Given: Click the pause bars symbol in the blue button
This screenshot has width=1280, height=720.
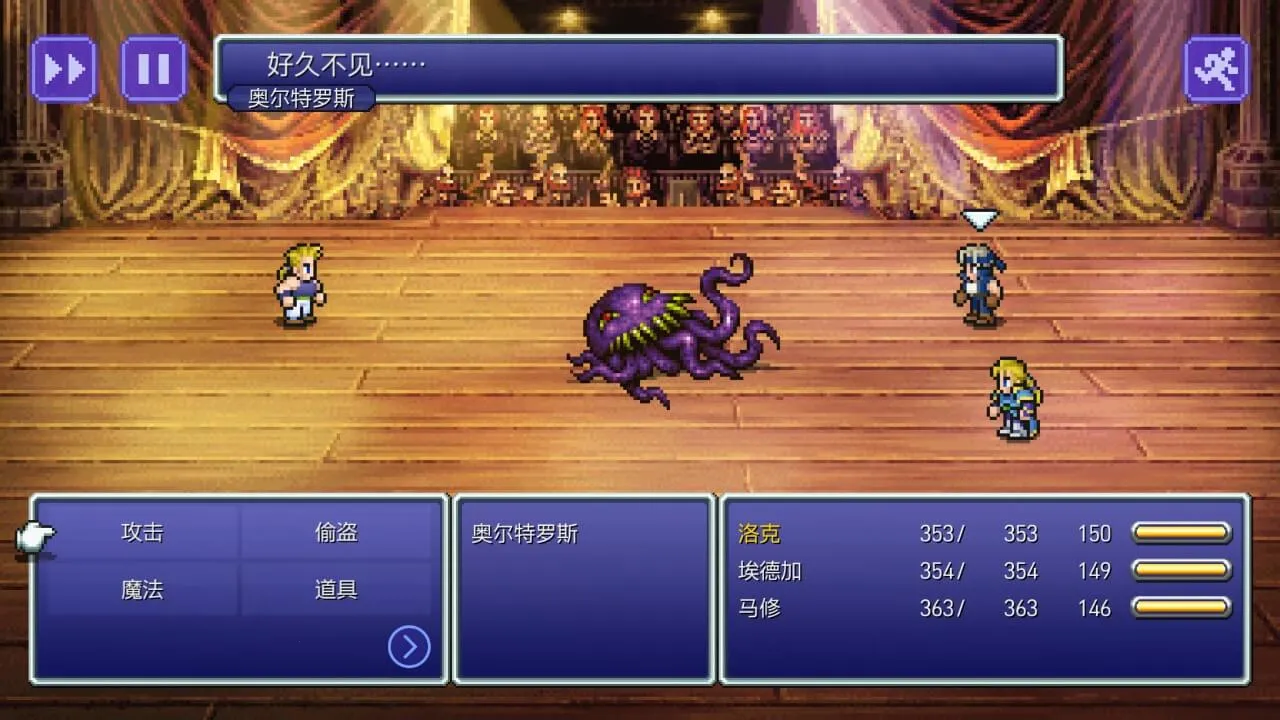Looking at the screenshot, I should click(x=154, y=68).
